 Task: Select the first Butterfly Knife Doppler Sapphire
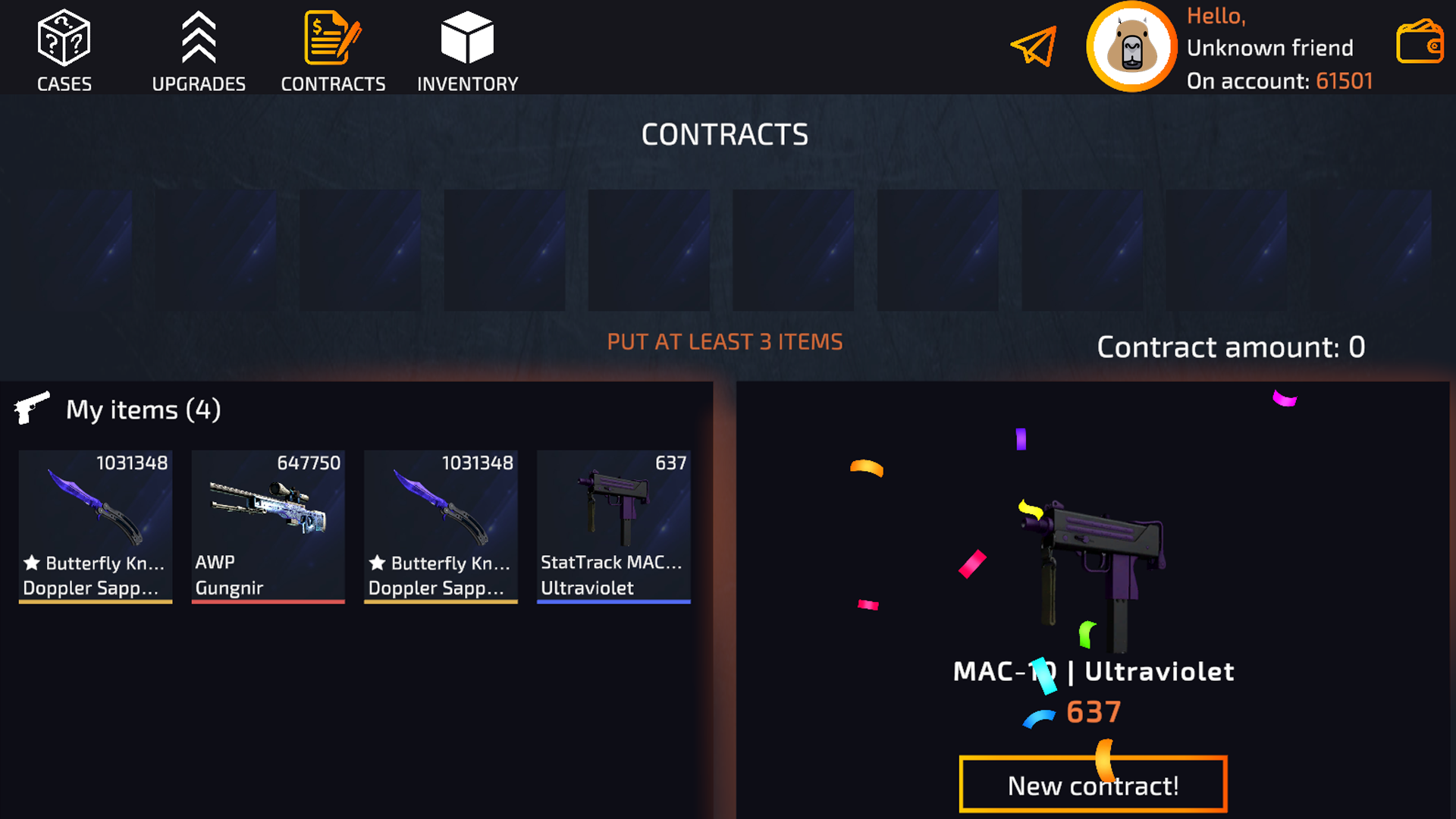pos(95,526)
